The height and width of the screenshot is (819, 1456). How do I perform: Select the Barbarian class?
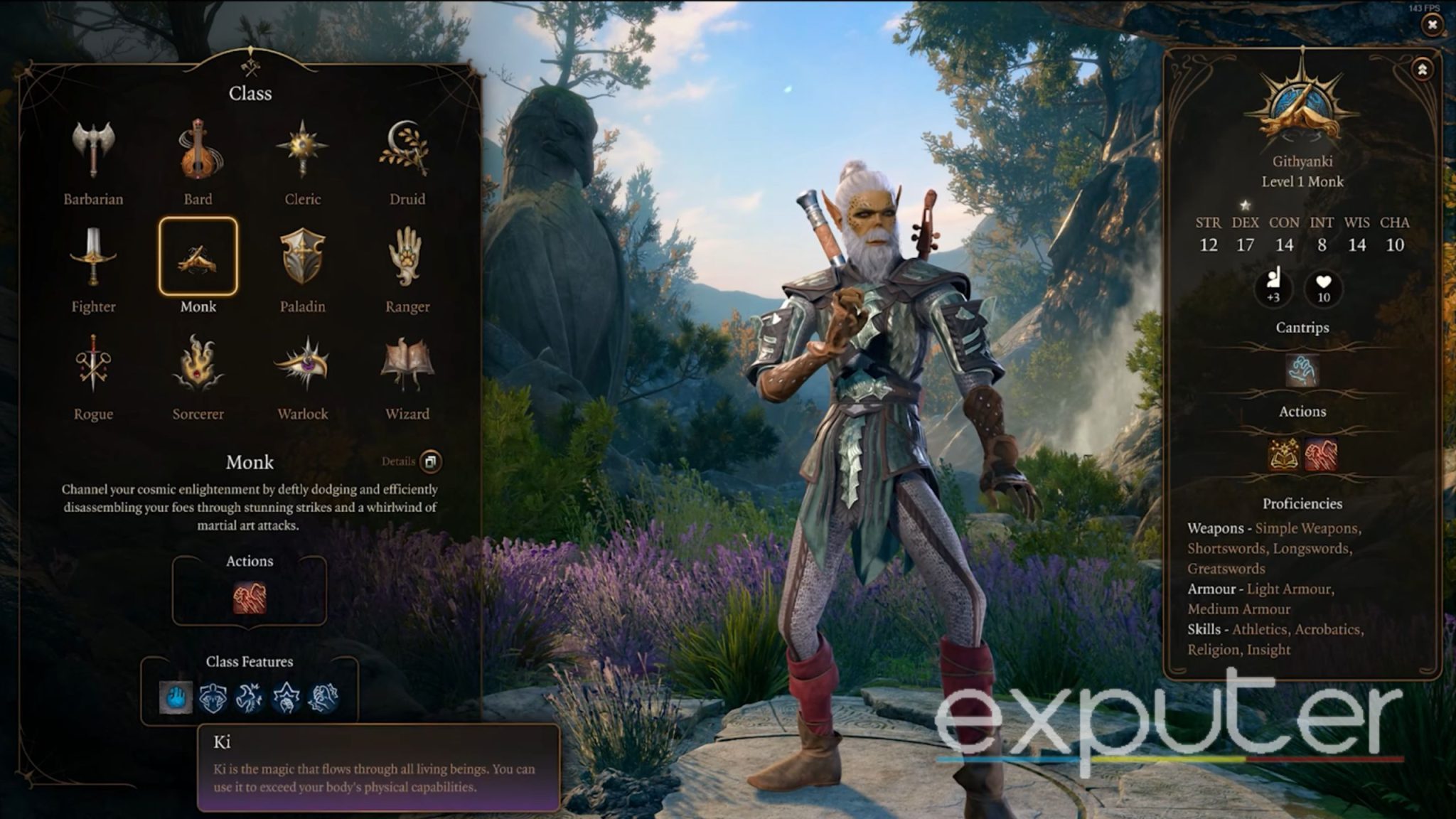click(x=93, y=151)
